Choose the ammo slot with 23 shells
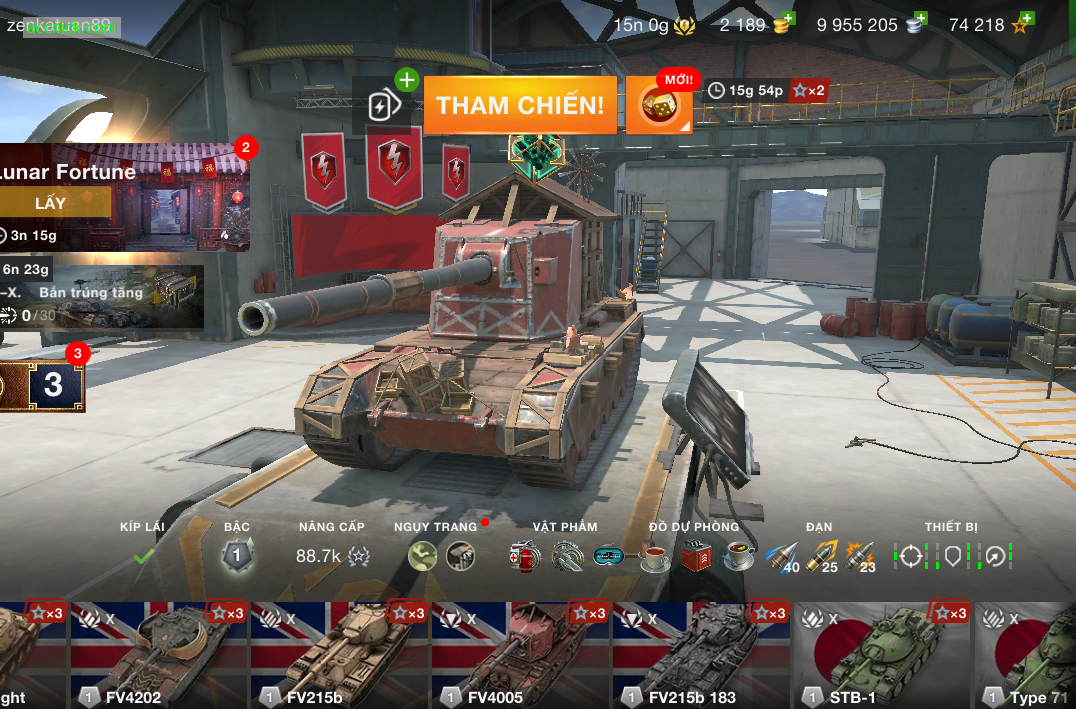1076x709 pixels. click(860, 557)
